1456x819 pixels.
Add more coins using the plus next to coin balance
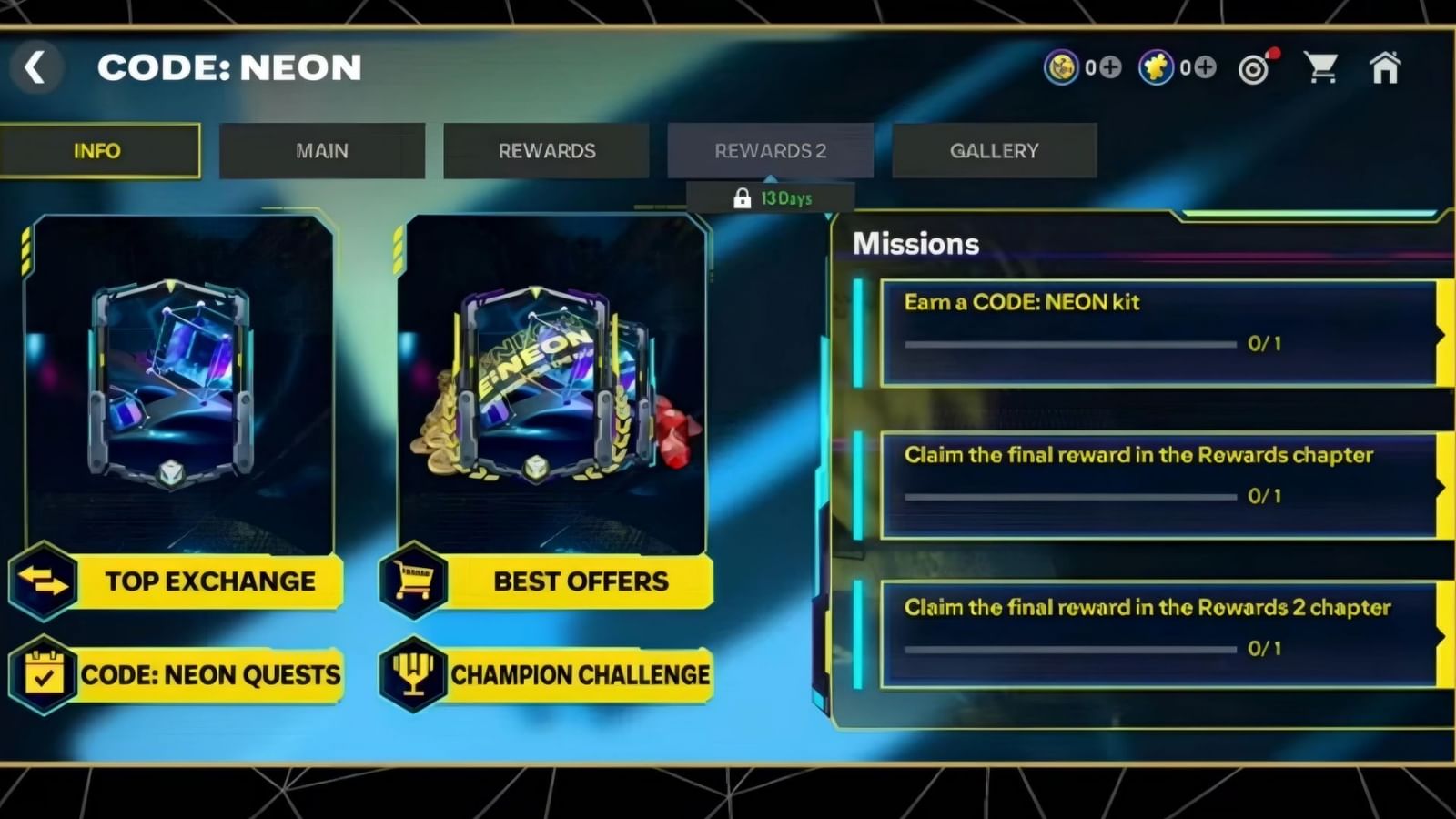click(1110, 66)
